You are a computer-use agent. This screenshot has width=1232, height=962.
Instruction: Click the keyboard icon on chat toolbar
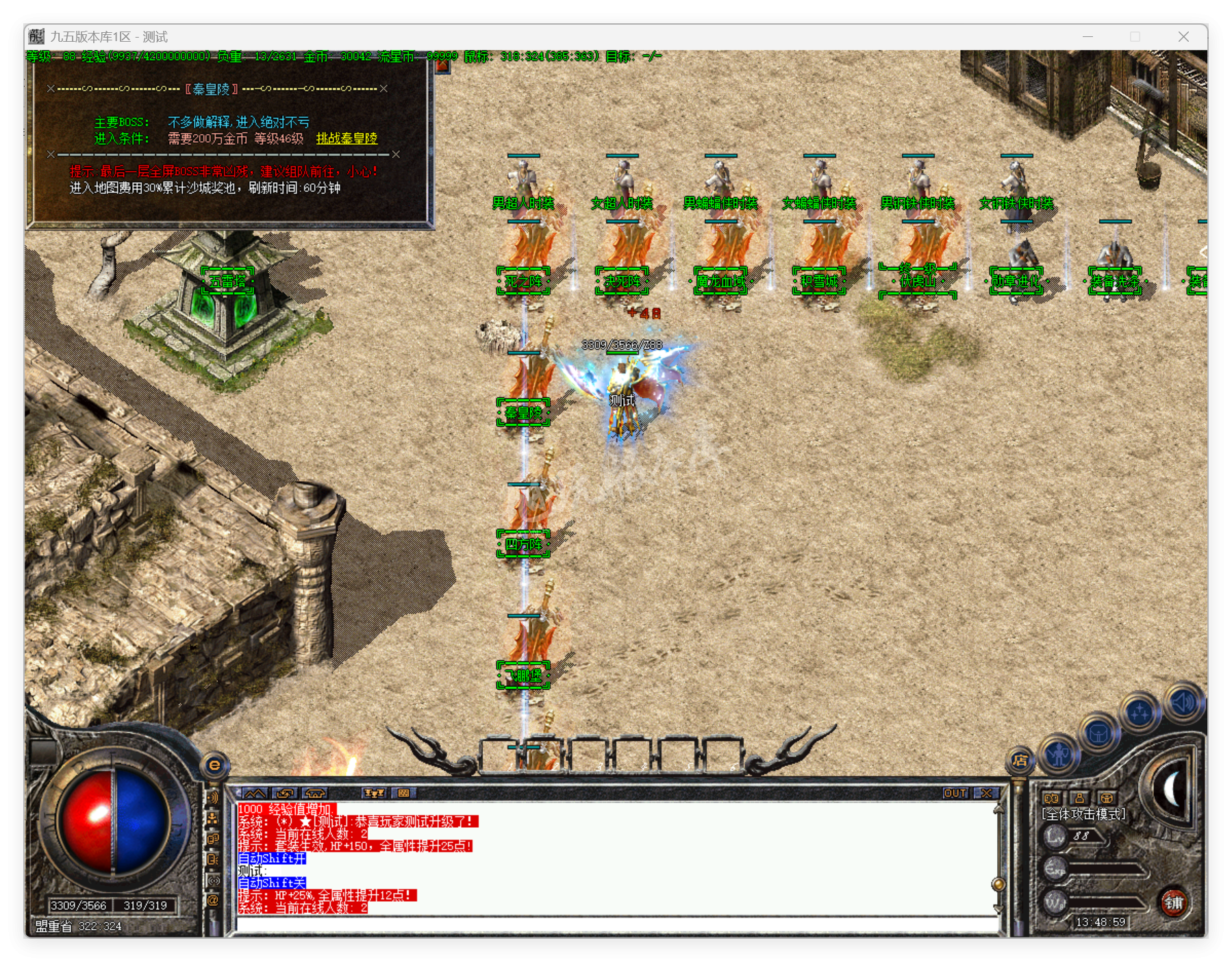click(403, 793)
